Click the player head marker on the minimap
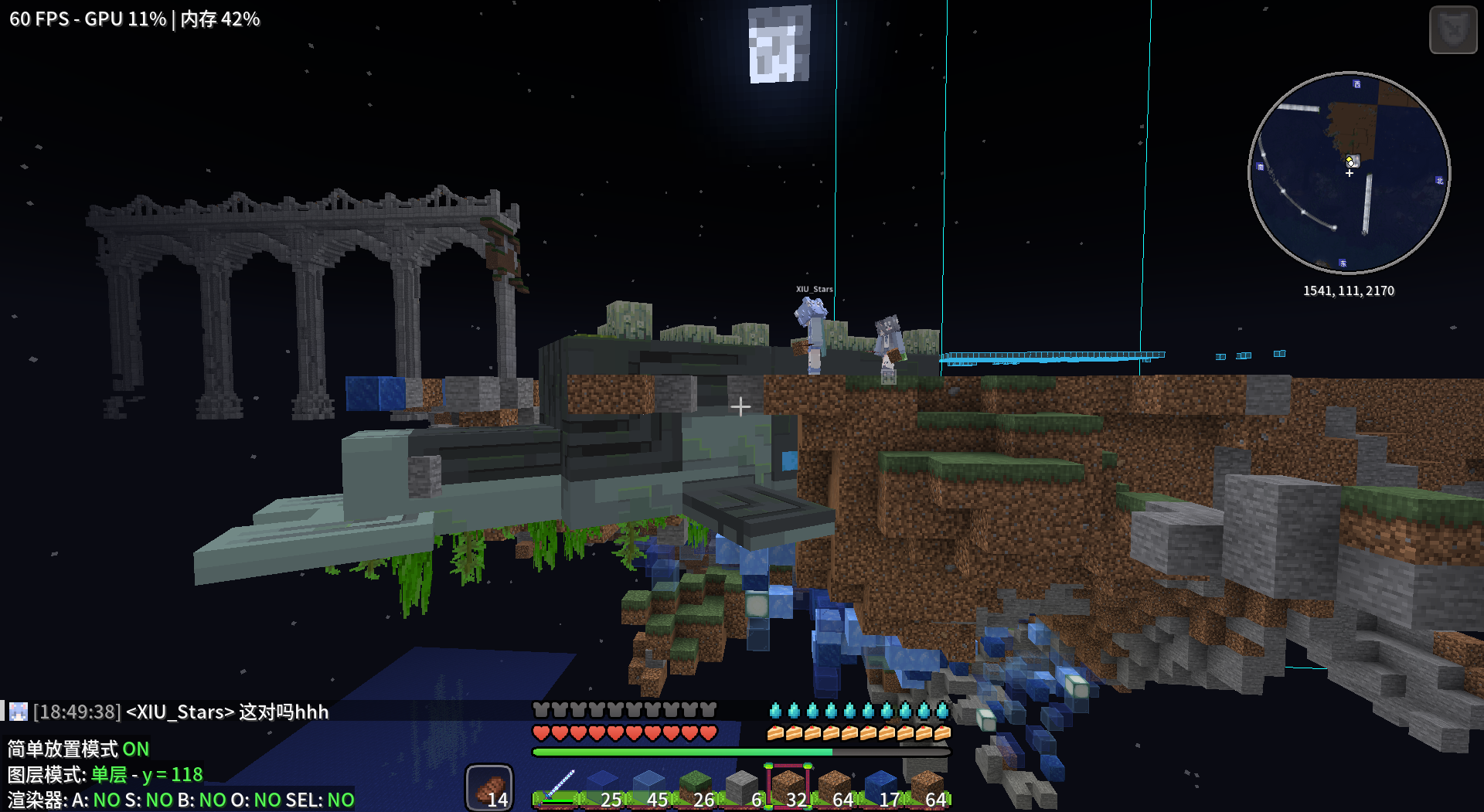1484x812 pixels. click(1351, 161)
